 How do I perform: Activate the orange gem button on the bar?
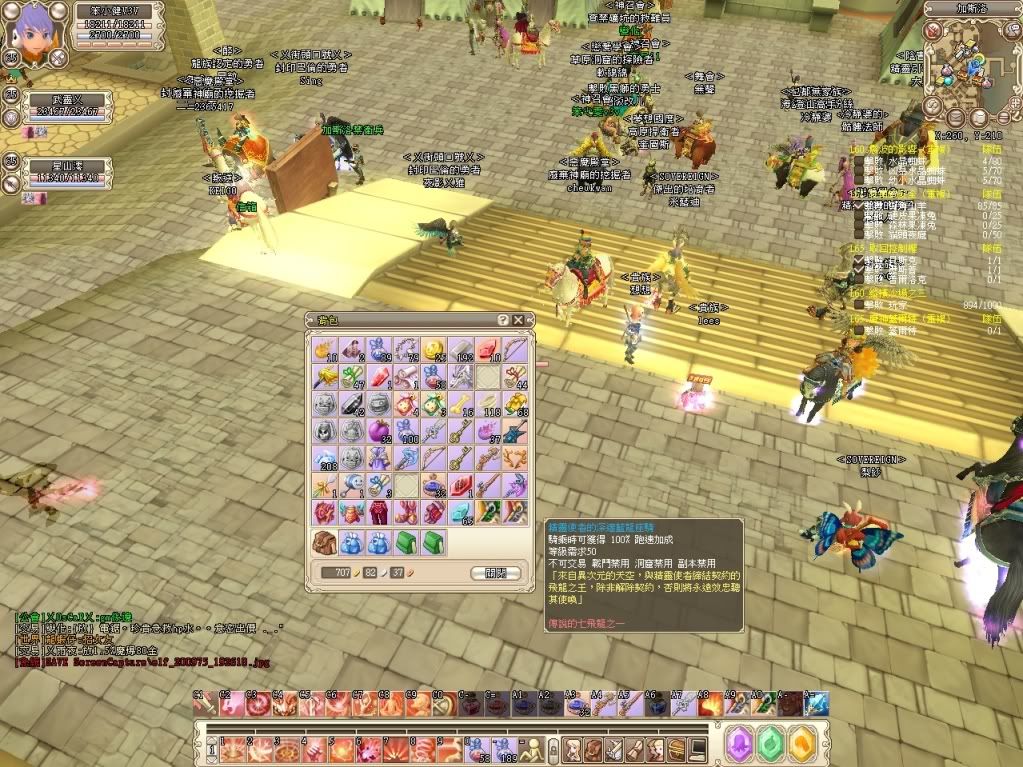(803, 746)
